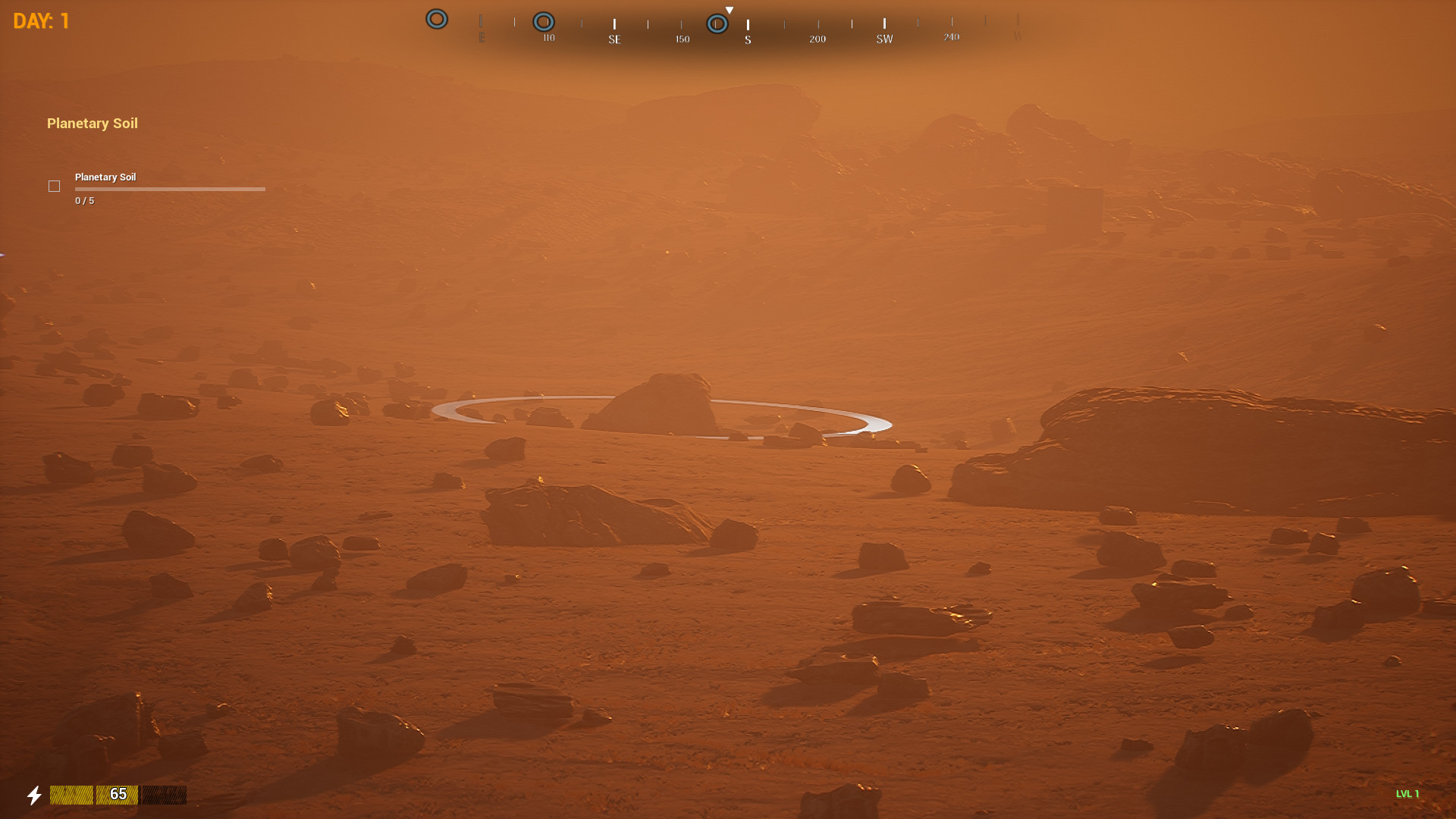
Task: Click the LVL 1 indicator
Action: coord(1407,794)
